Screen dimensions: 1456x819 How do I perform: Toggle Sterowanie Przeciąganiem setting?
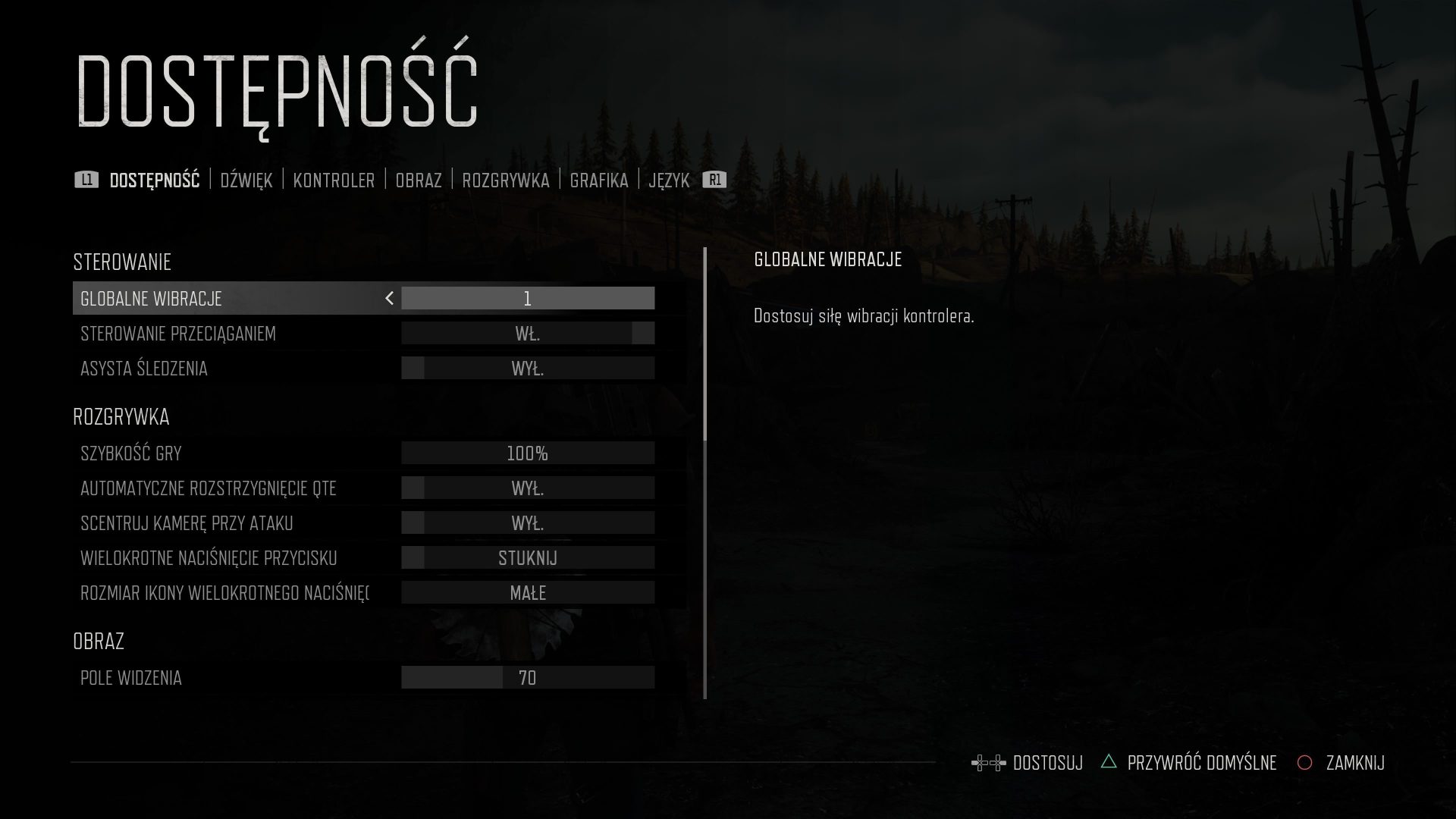click(x=528, y=333)
